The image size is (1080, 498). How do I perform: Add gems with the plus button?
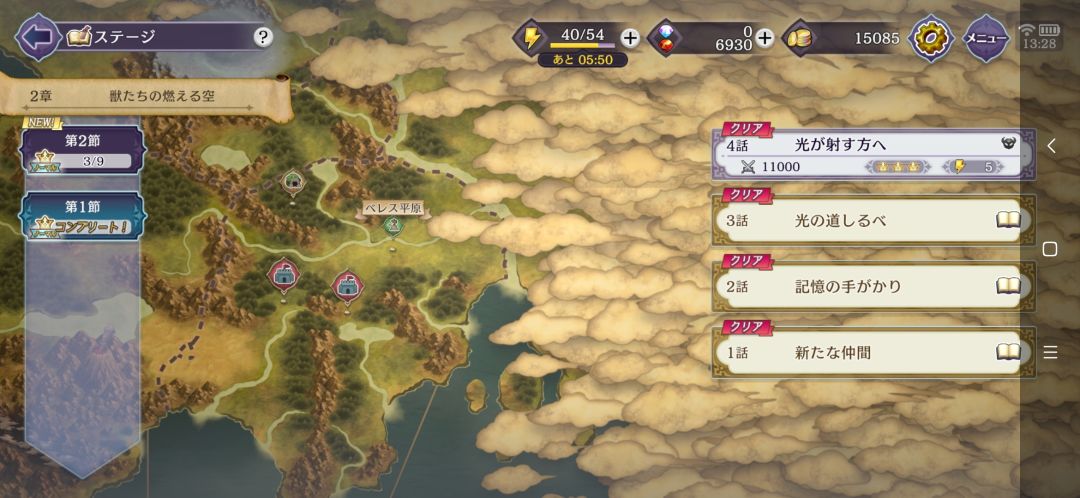[x=765, y=38]
